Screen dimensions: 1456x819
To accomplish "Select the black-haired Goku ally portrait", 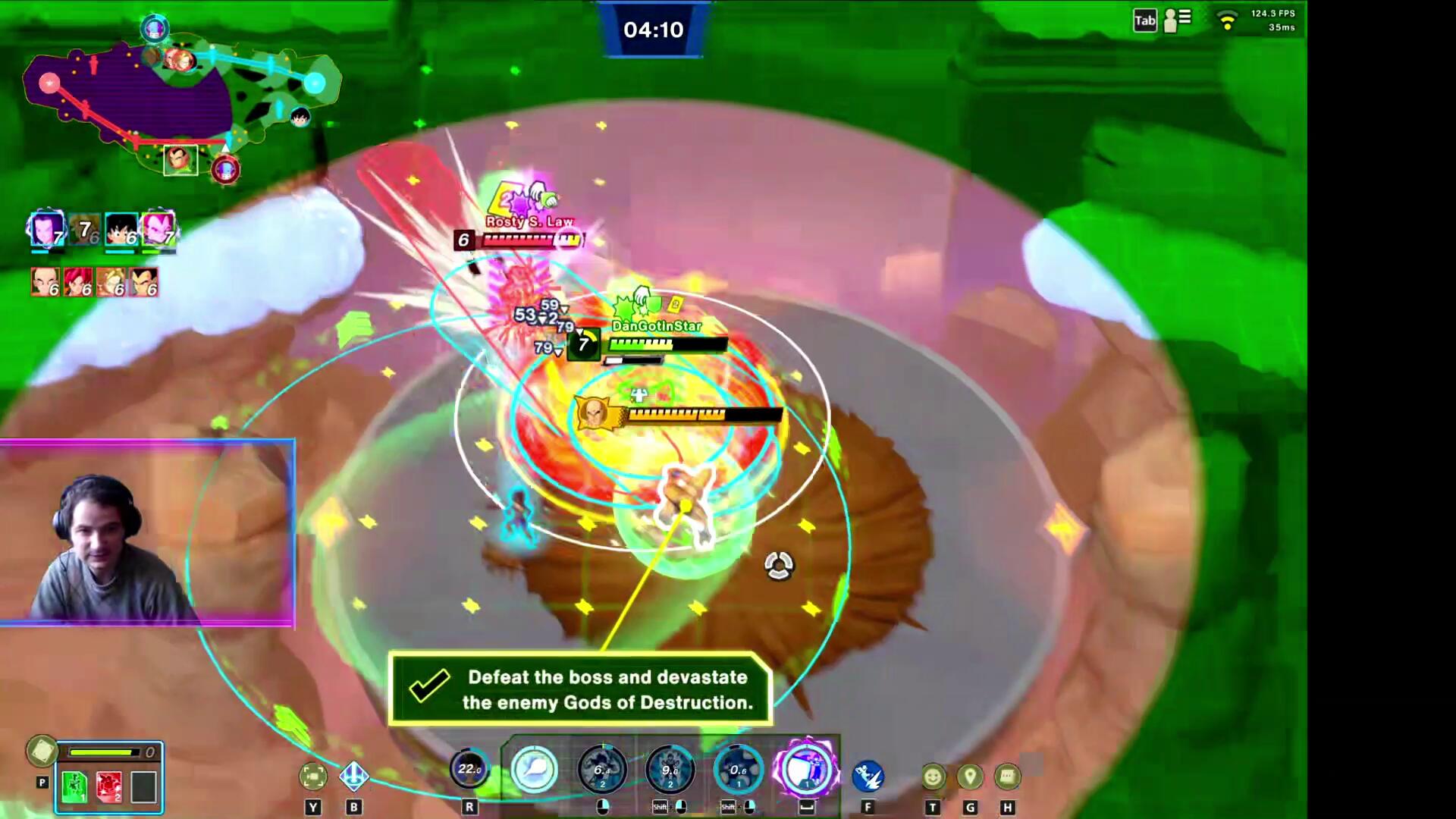I will [121, 229].
